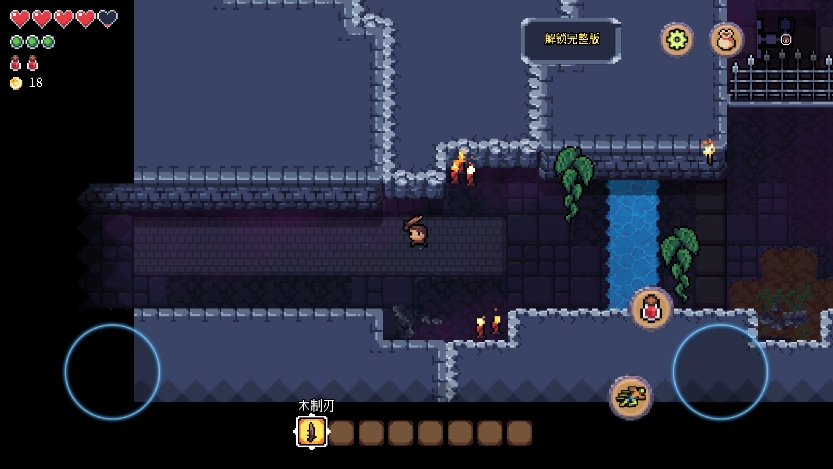
Task: Tap the 解锁完整版 unlock full version button
Action: 571,40
